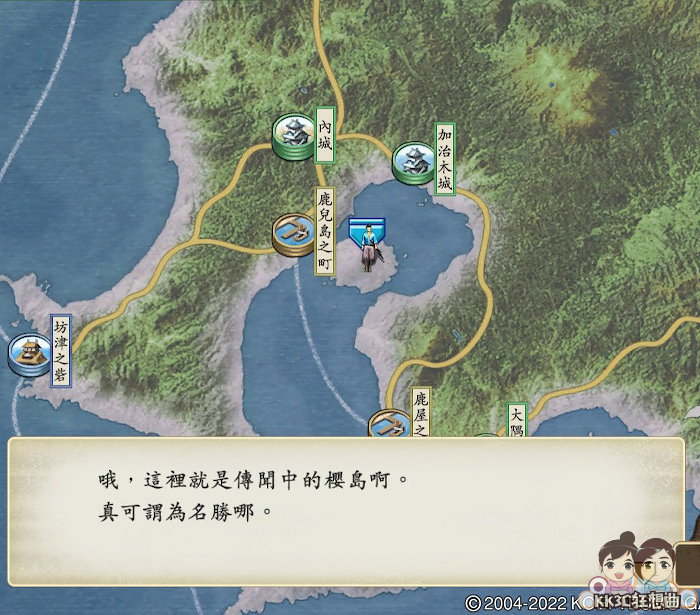Choose the 鹿屋 town marker

click(388, 426)
